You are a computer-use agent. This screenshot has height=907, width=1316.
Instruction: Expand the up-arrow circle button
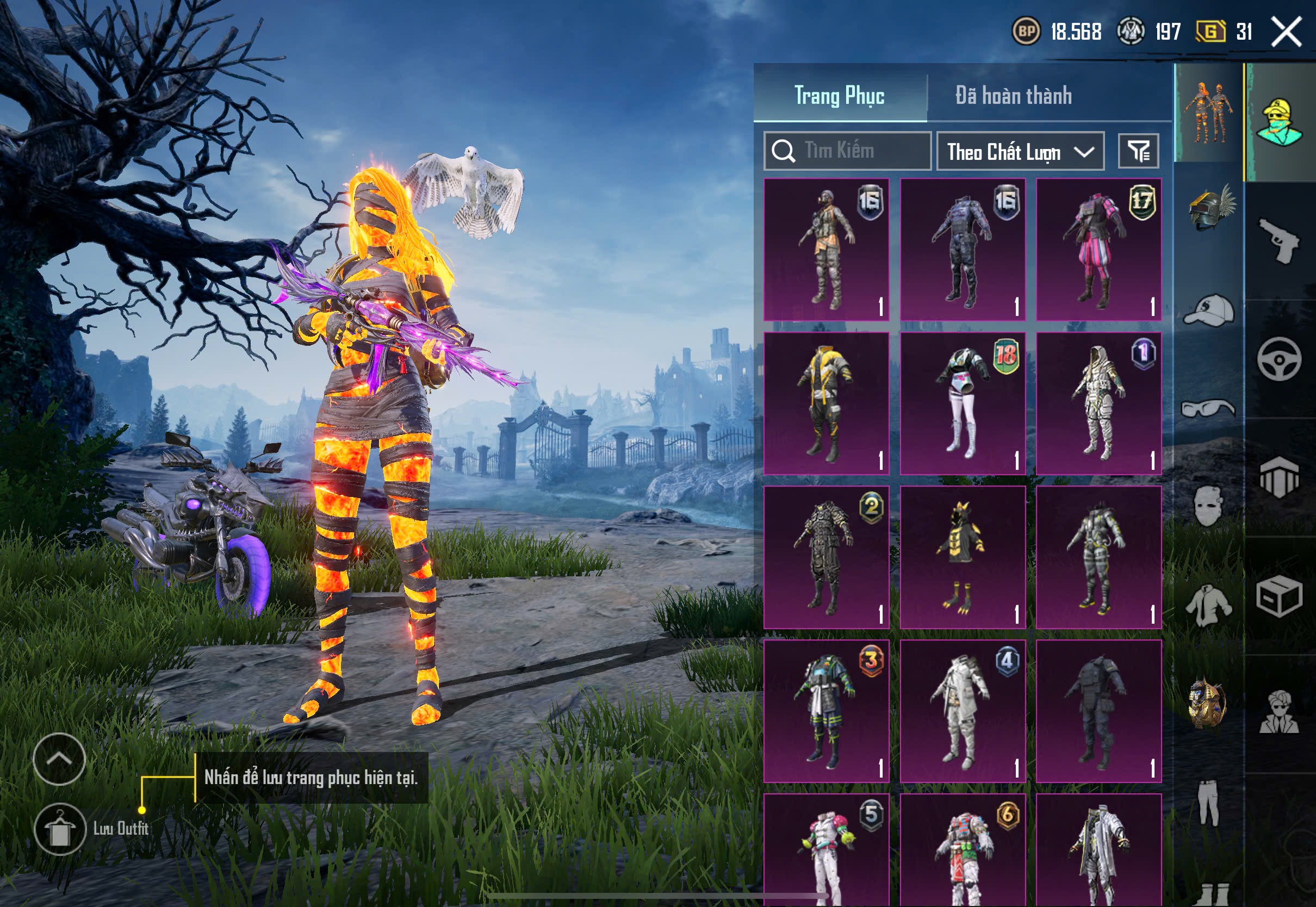coord(59,759)
